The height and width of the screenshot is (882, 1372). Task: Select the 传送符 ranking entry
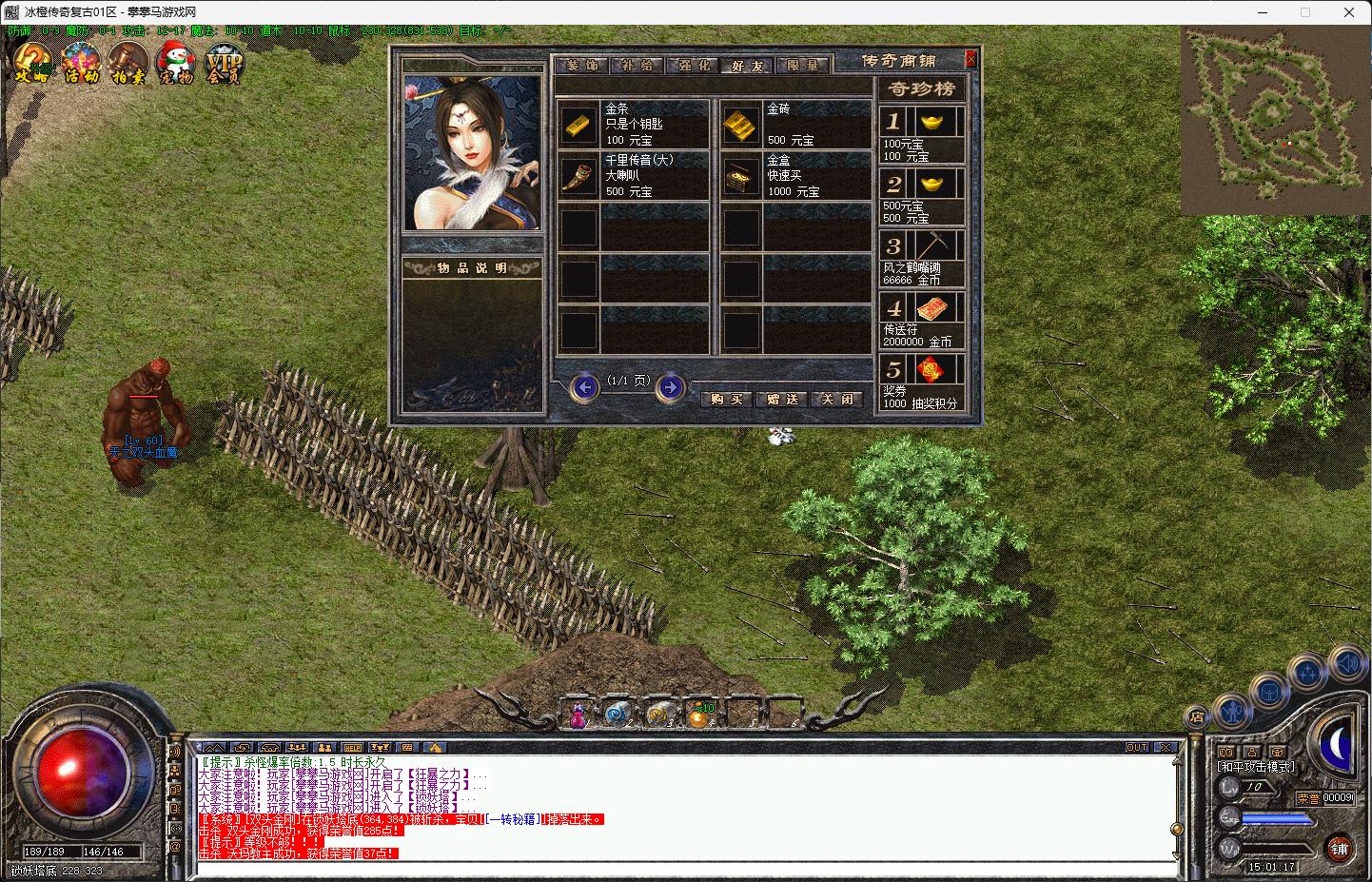tap(921, 320)
